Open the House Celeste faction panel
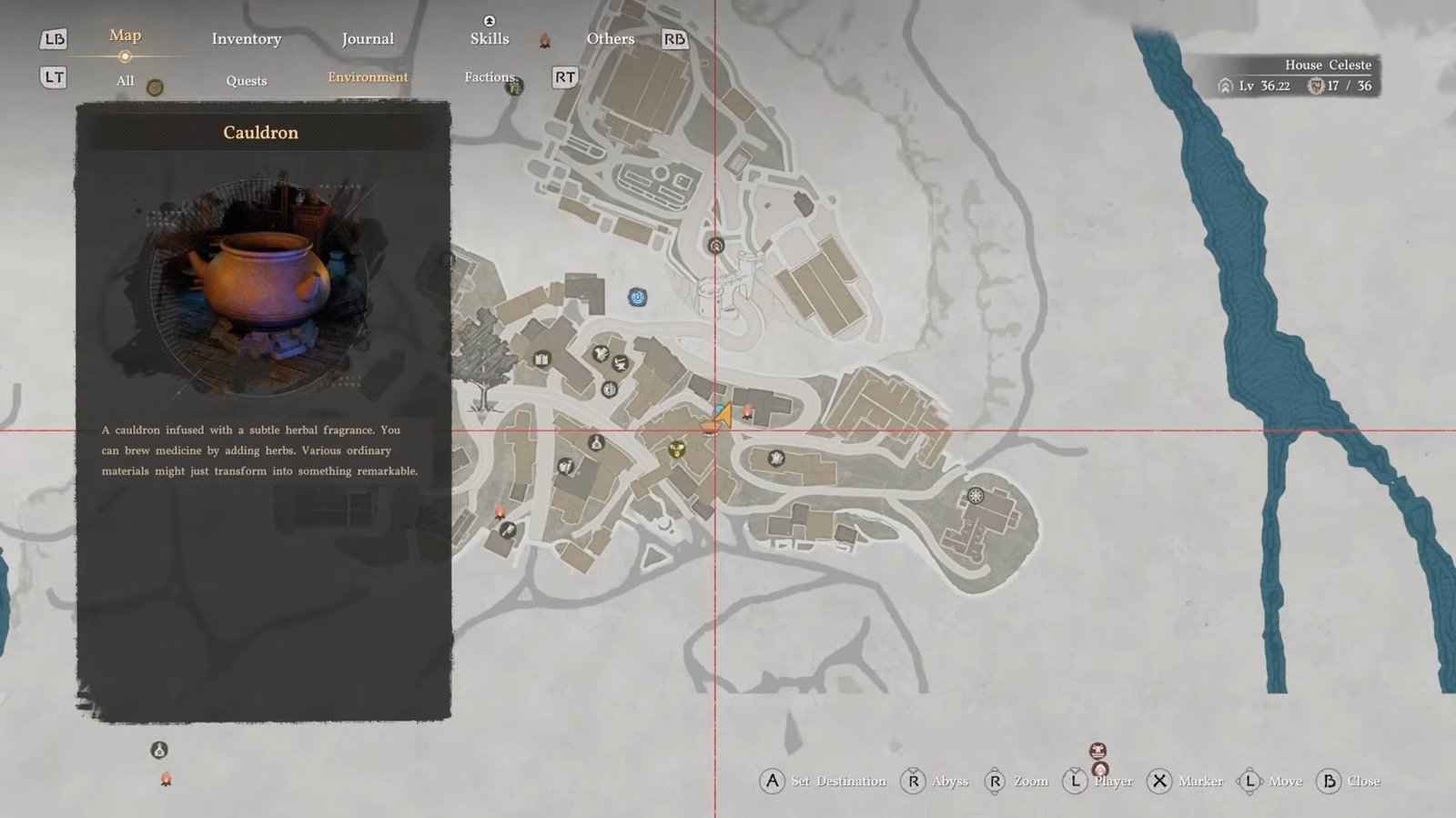 1296,76
